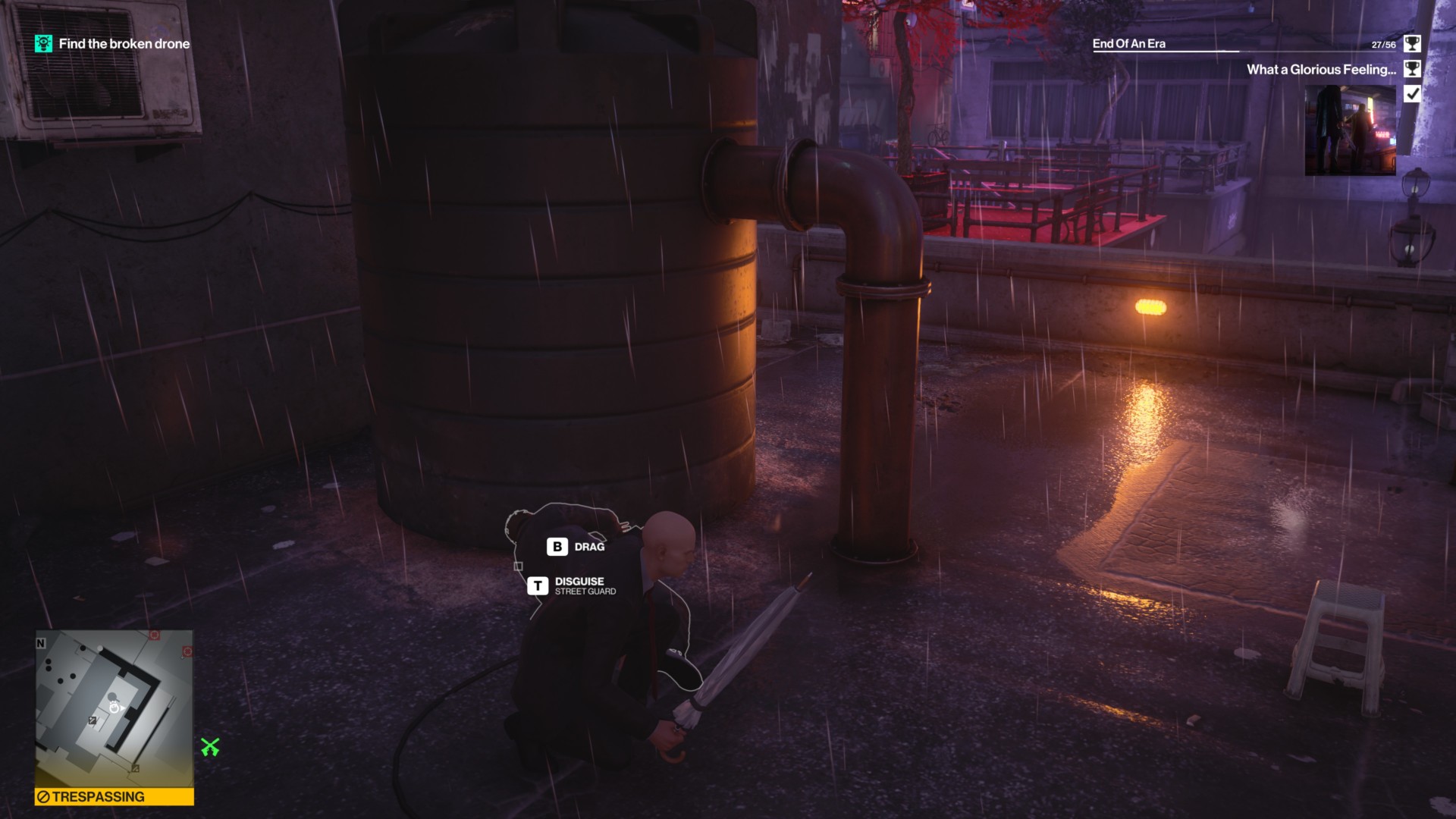Image resolution: width=1456 pixels, height=819 pixels.
Task: Click the What a Glorious Feeling trophy icon
Action: [1411, 68]
